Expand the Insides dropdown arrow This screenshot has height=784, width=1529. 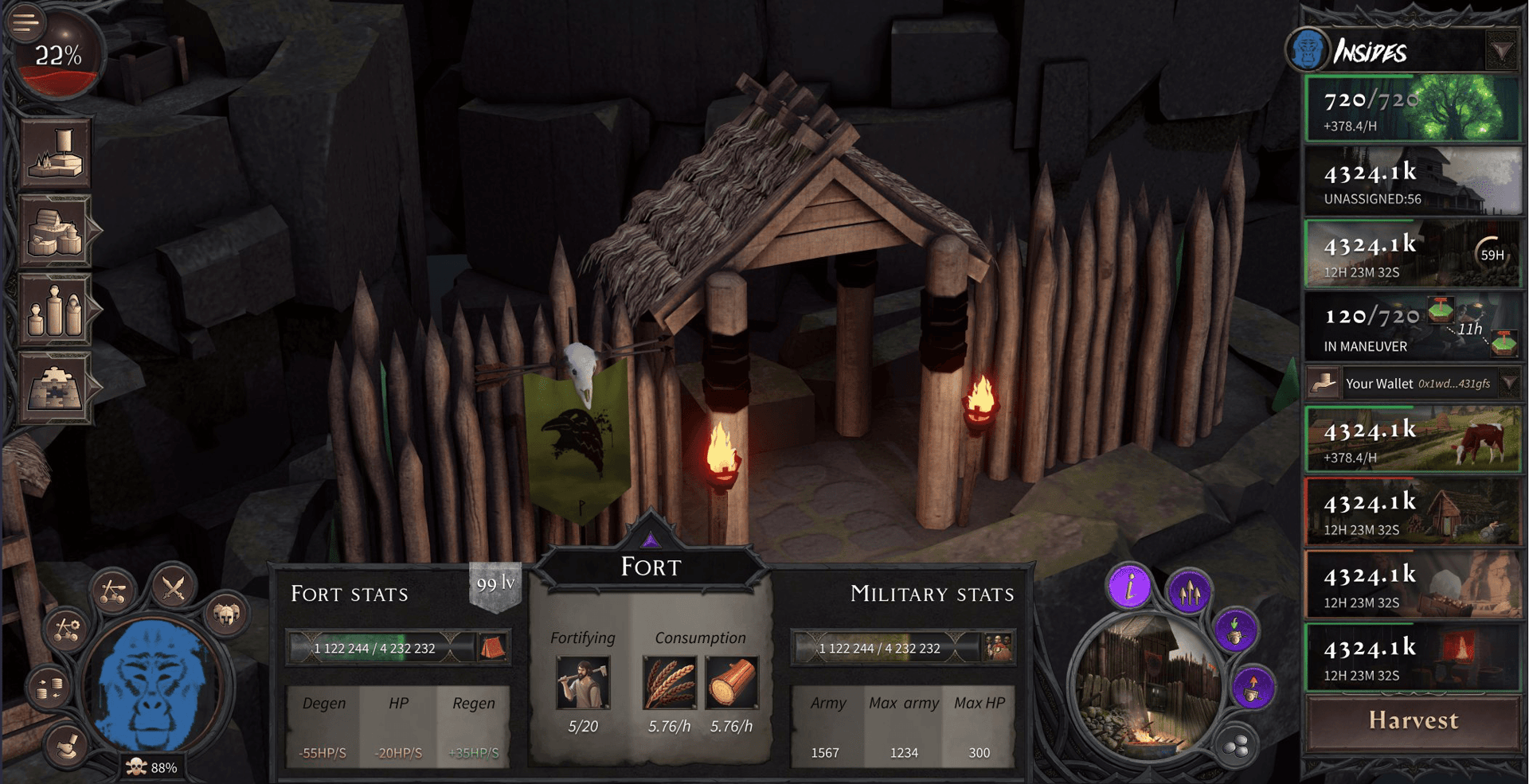1501,53
